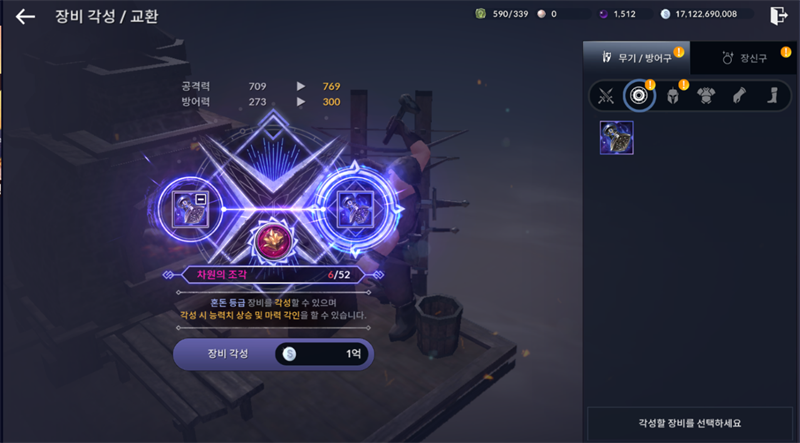The width and height of the screenshot is (800, 443).
Task: Pick the gloves equipment category
Action: click(x=738, y=96)
